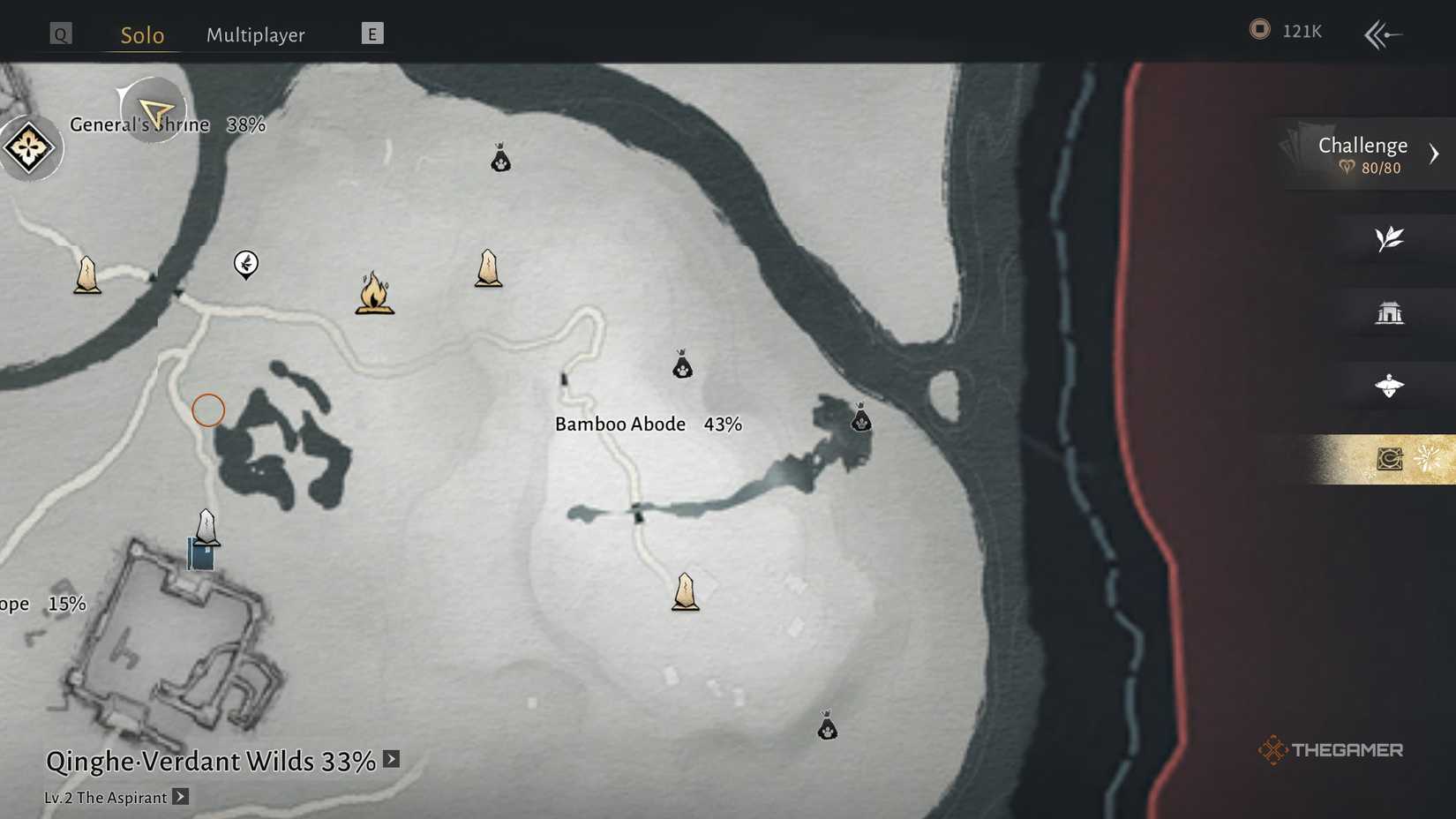Select the temple shrine map filter
Viewport: 1456px width, 819px height.
pyautogui.click(x=1391, y=312)
